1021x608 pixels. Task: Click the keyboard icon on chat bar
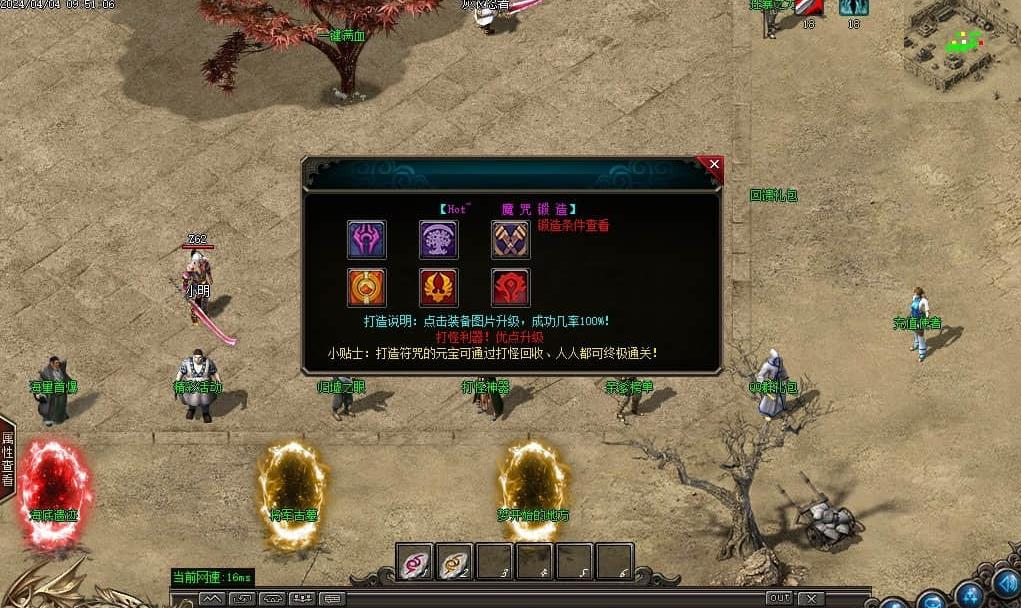(332, 599)
